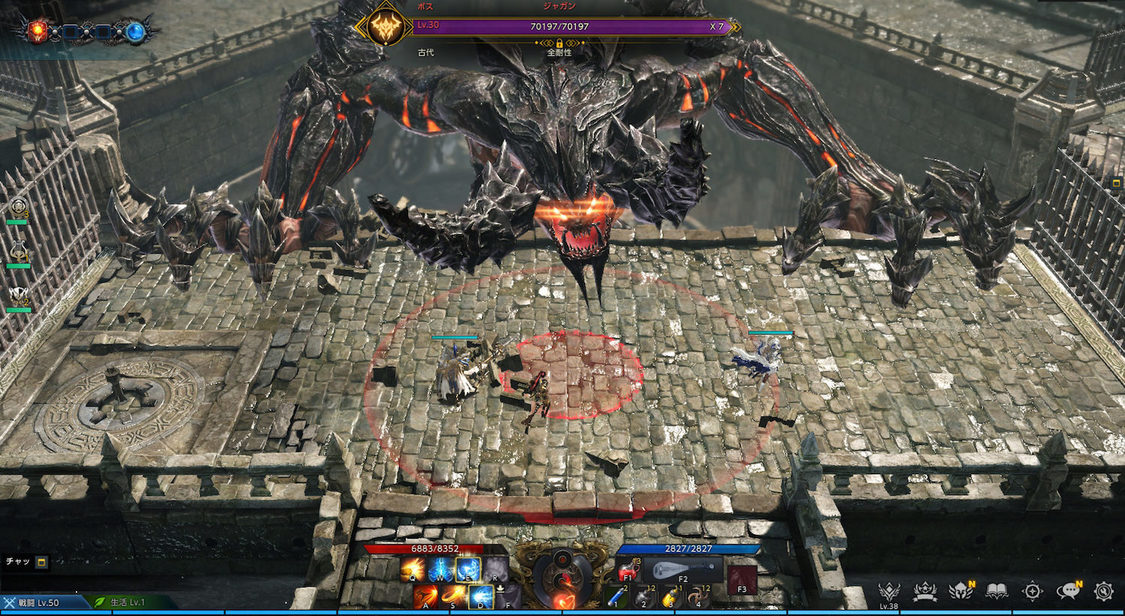The width and height of the screenshot is (1125, 616).
Task: Trigger the A flame slash skill
Action: (x=426, y=597)
